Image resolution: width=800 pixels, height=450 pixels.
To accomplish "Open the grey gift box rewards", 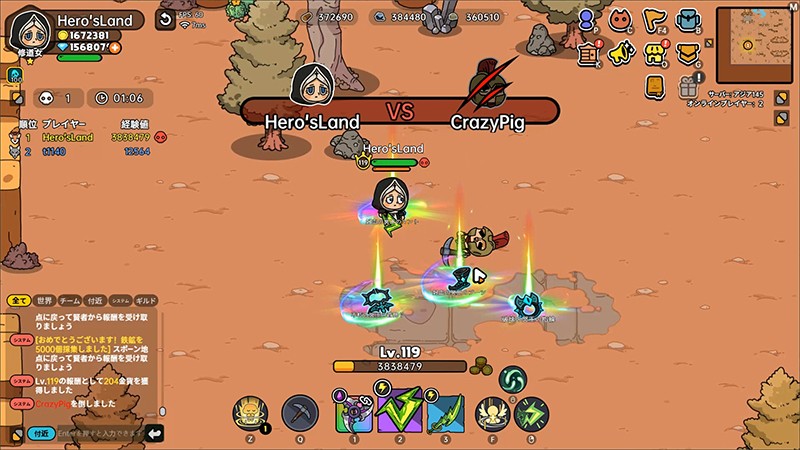I will [687, 87].
